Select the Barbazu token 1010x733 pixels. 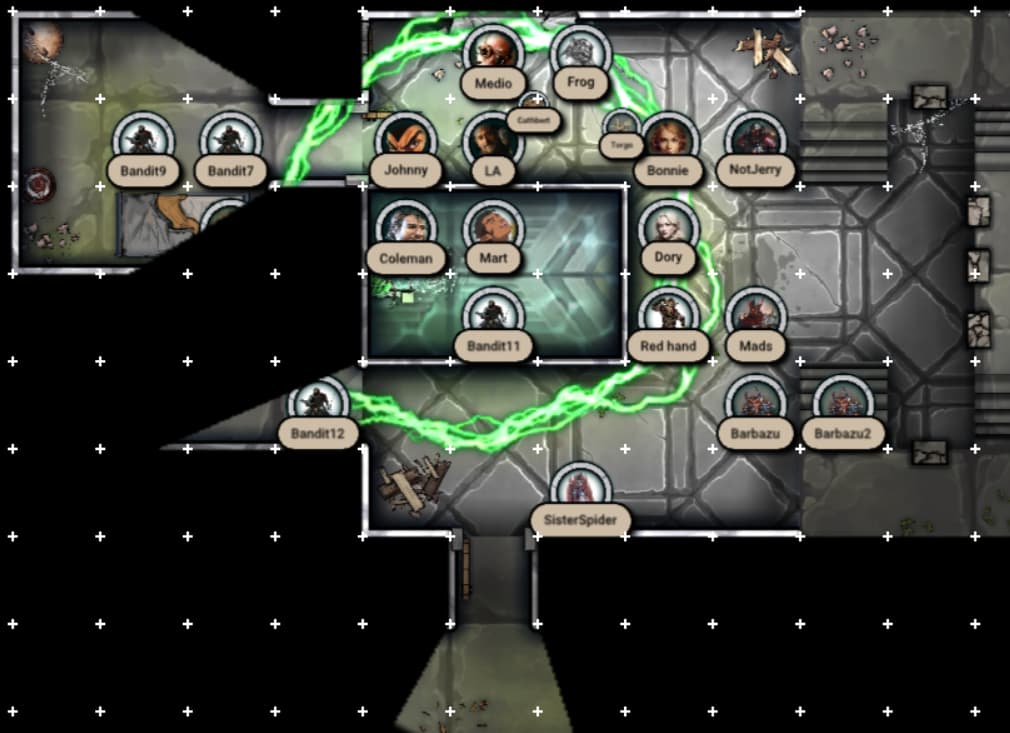coord(755,404)
